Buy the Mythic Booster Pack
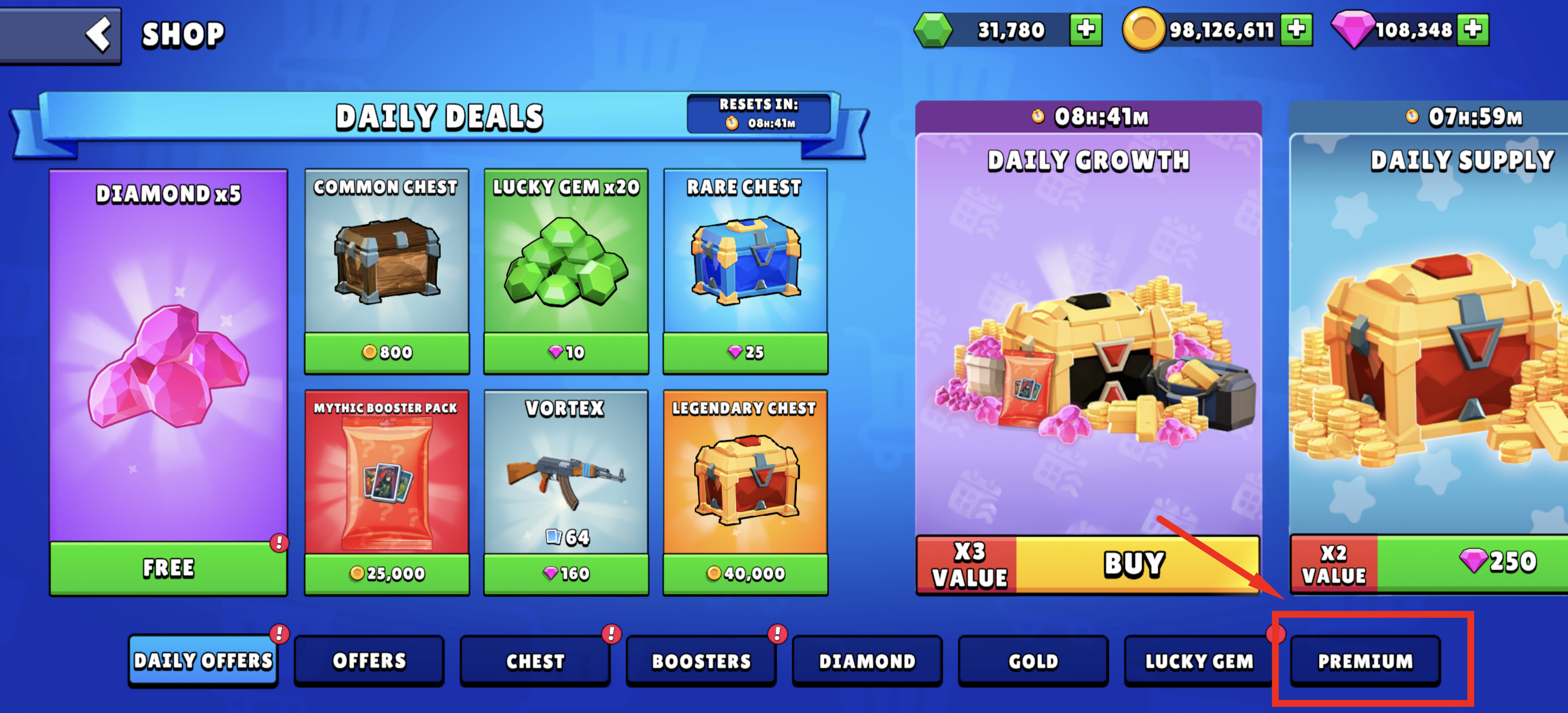 pos(387,573)
